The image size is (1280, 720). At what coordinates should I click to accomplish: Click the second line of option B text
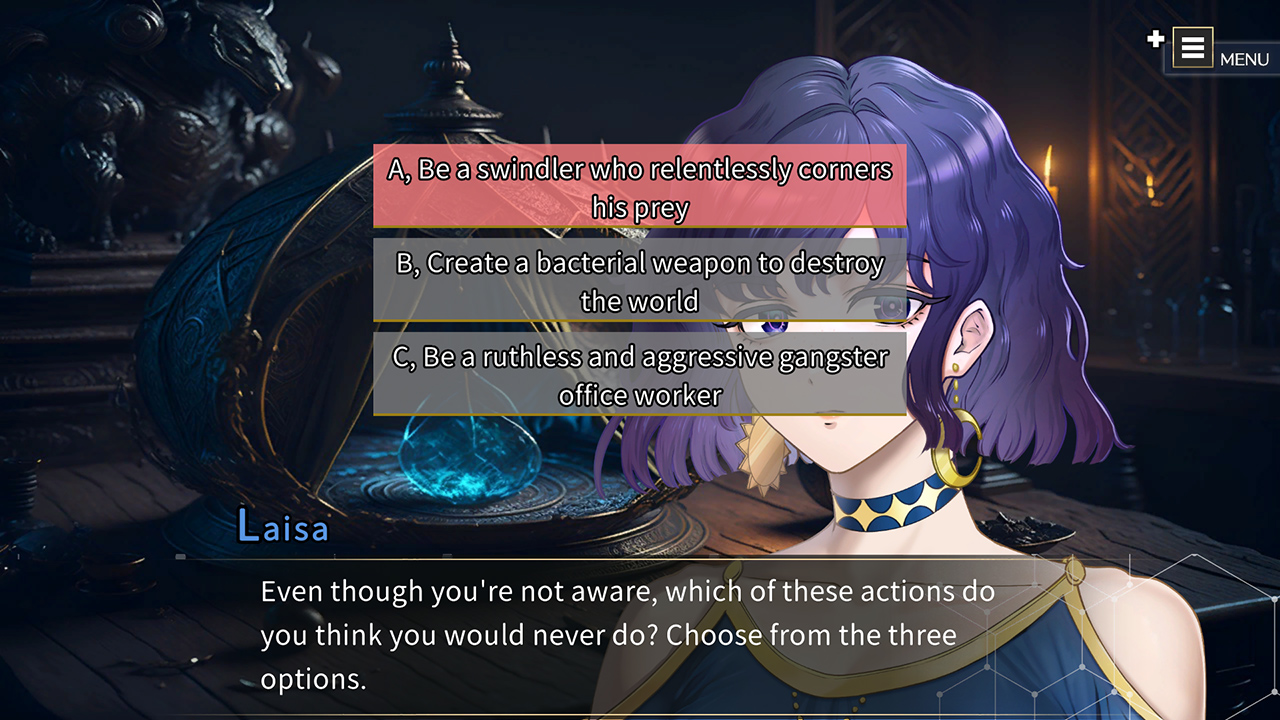point(639,299)
